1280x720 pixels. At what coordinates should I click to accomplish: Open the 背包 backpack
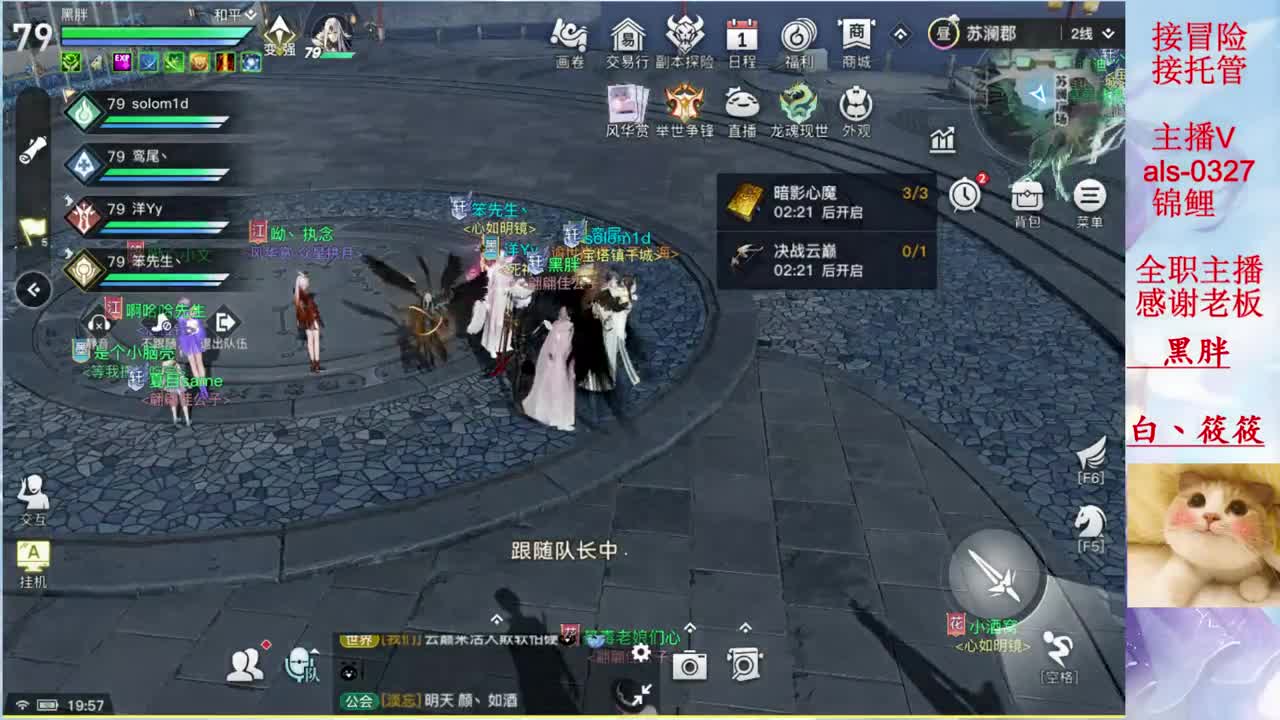click(x=1029, y=197)
